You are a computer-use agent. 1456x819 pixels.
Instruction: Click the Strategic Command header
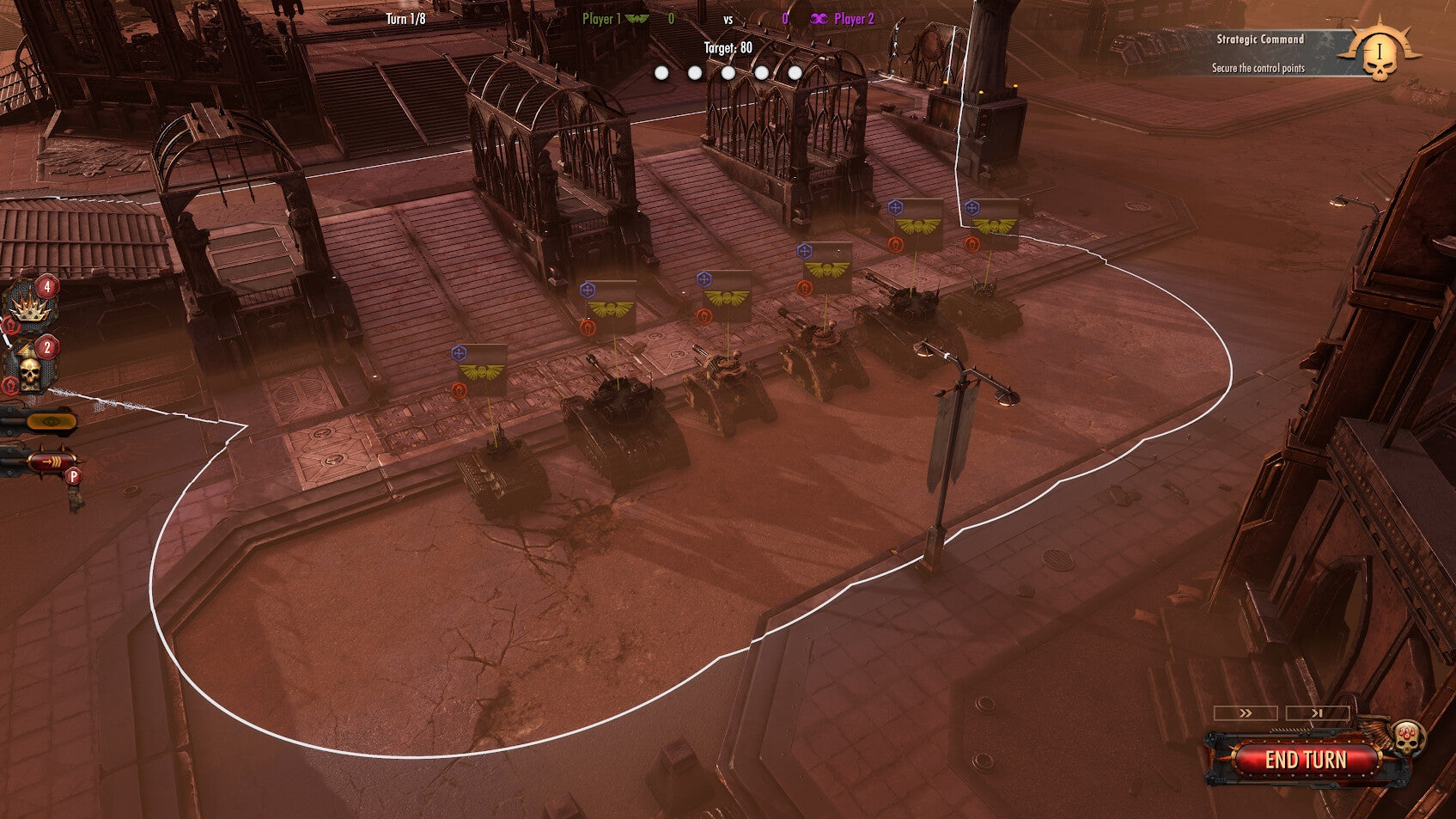click(1259, 40)
